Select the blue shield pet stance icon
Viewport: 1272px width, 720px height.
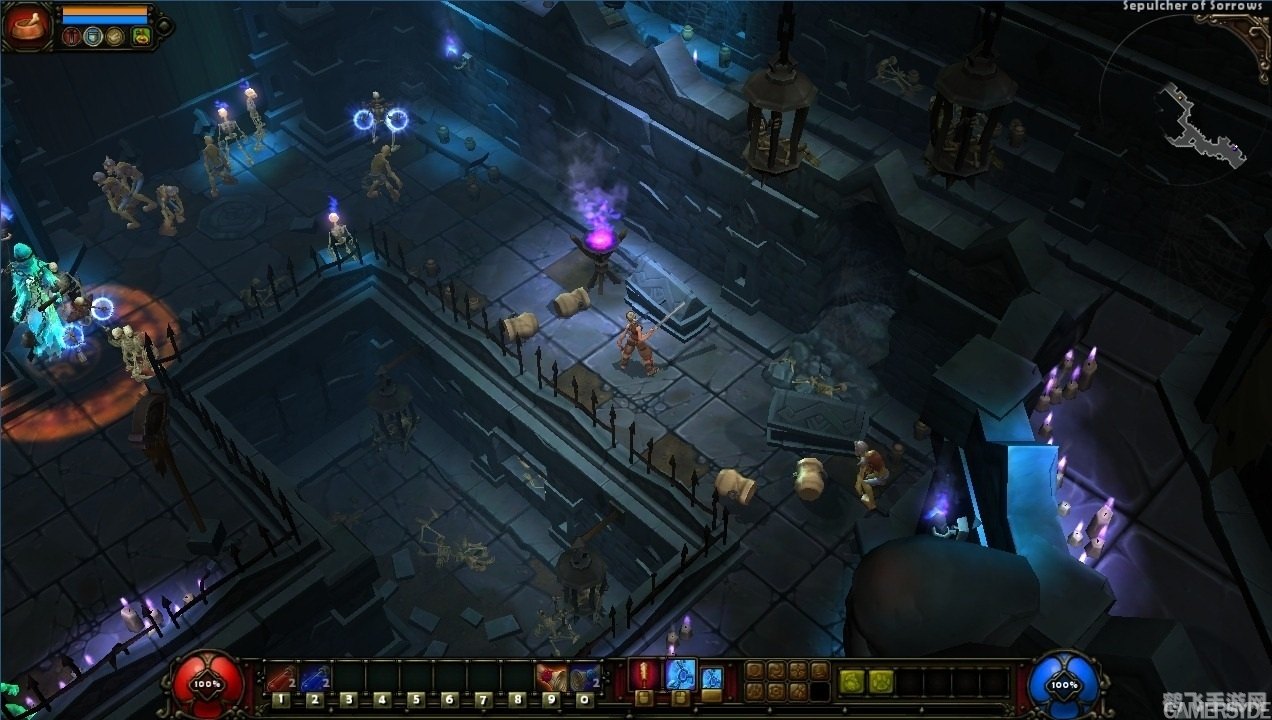coord(94,37)
